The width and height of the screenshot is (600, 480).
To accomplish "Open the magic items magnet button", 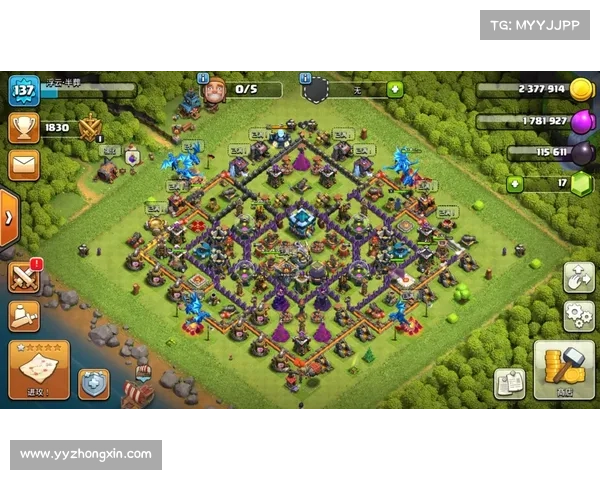I will pos(579,277).
